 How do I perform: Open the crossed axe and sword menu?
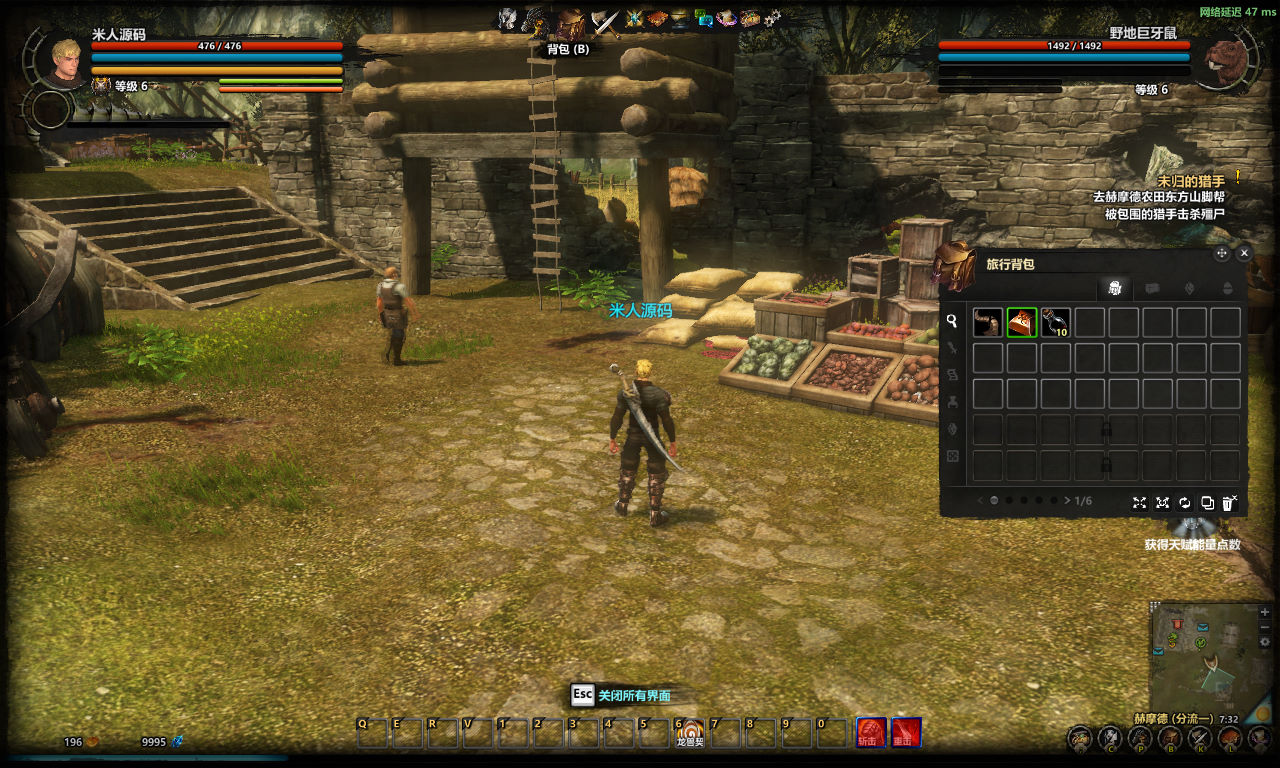pos(604,20)
